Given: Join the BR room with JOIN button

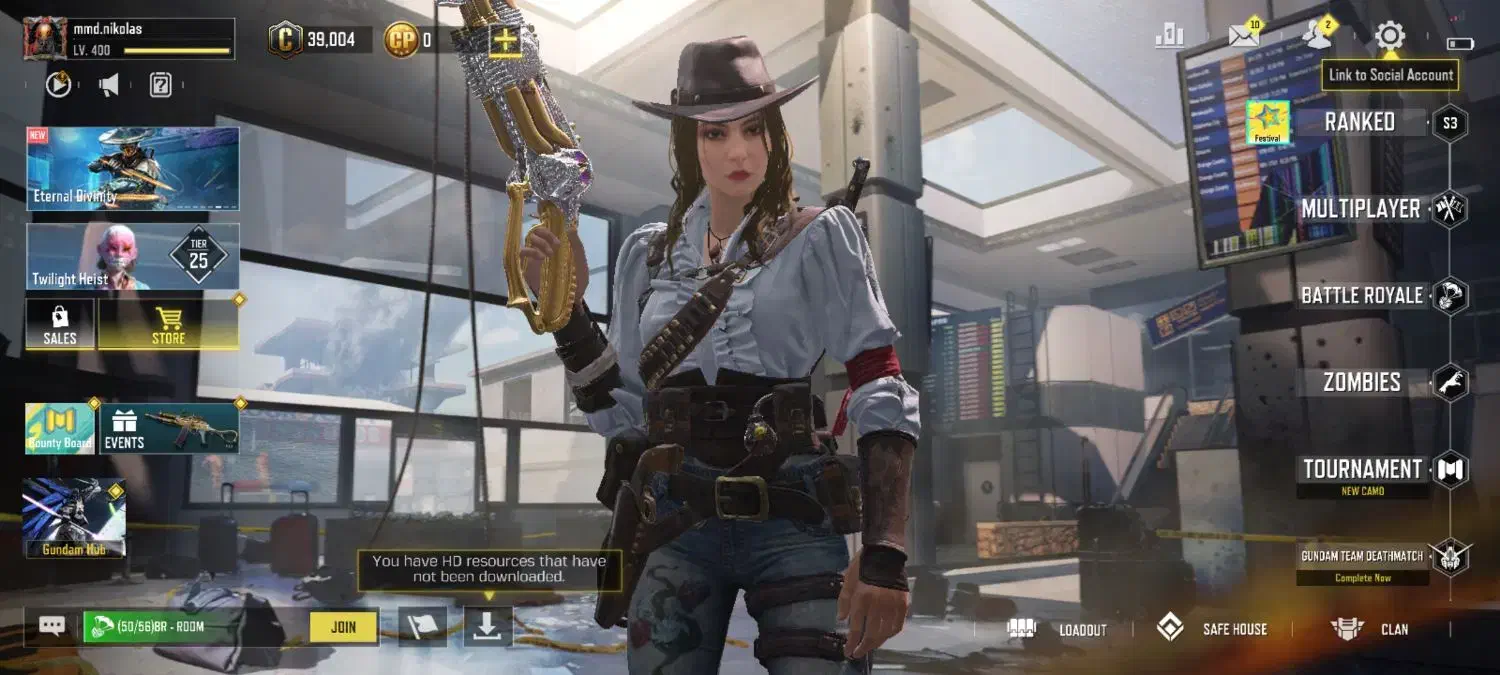Looking at the screenshot, I should [x=343, y=627].
